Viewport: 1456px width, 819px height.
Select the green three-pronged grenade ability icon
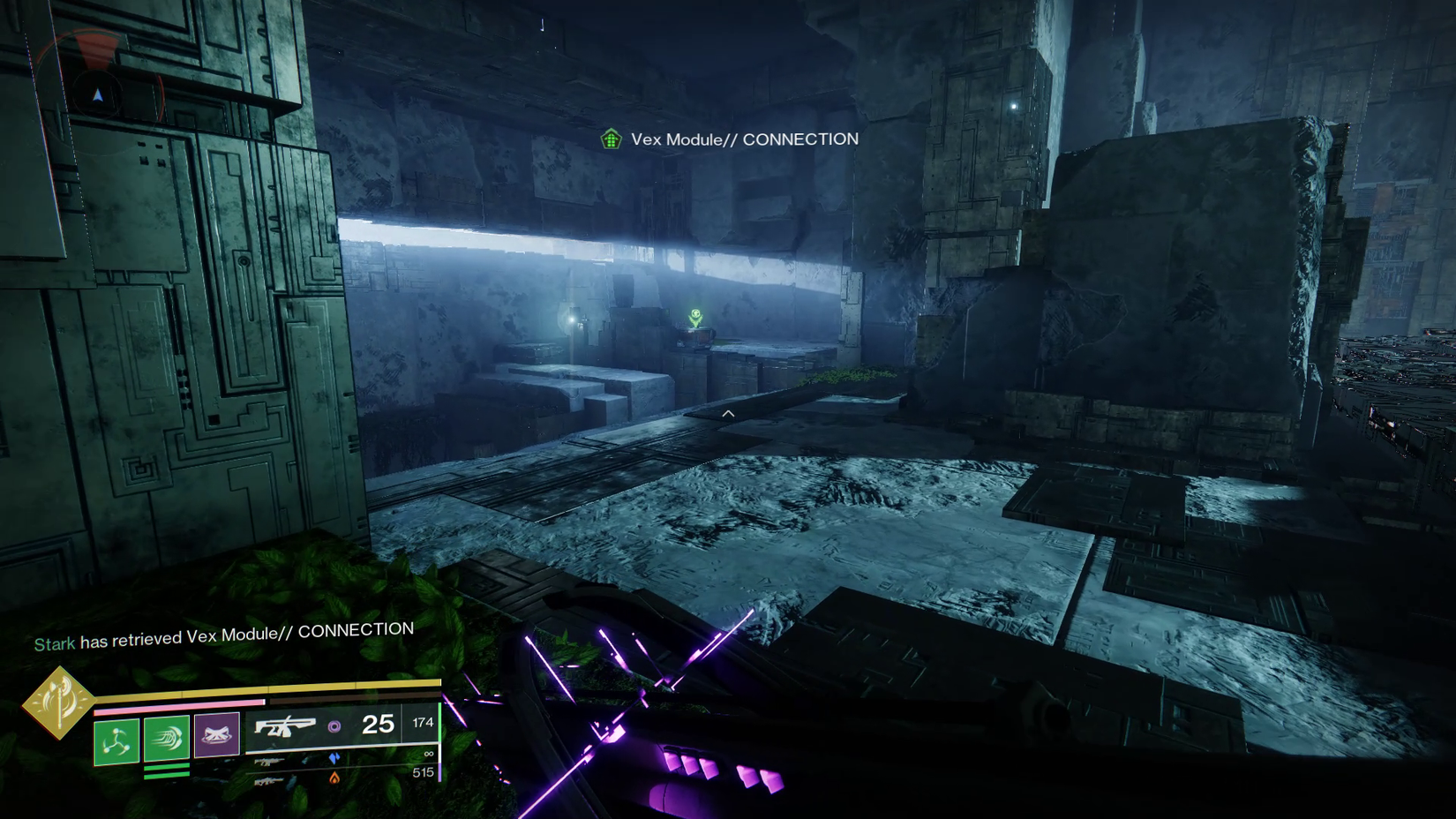(x=116, y=740)
